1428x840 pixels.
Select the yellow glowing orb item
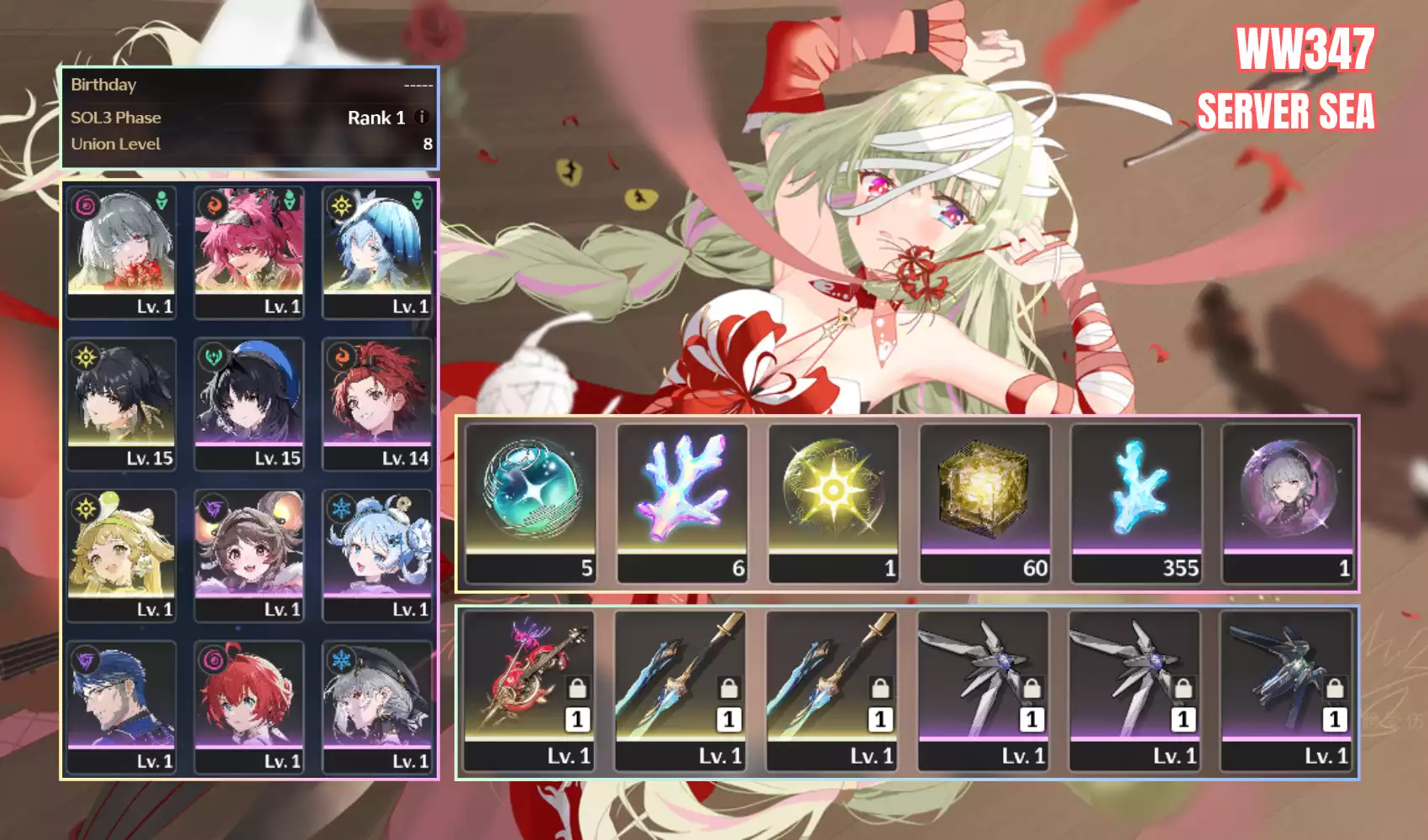coord(833,501)
